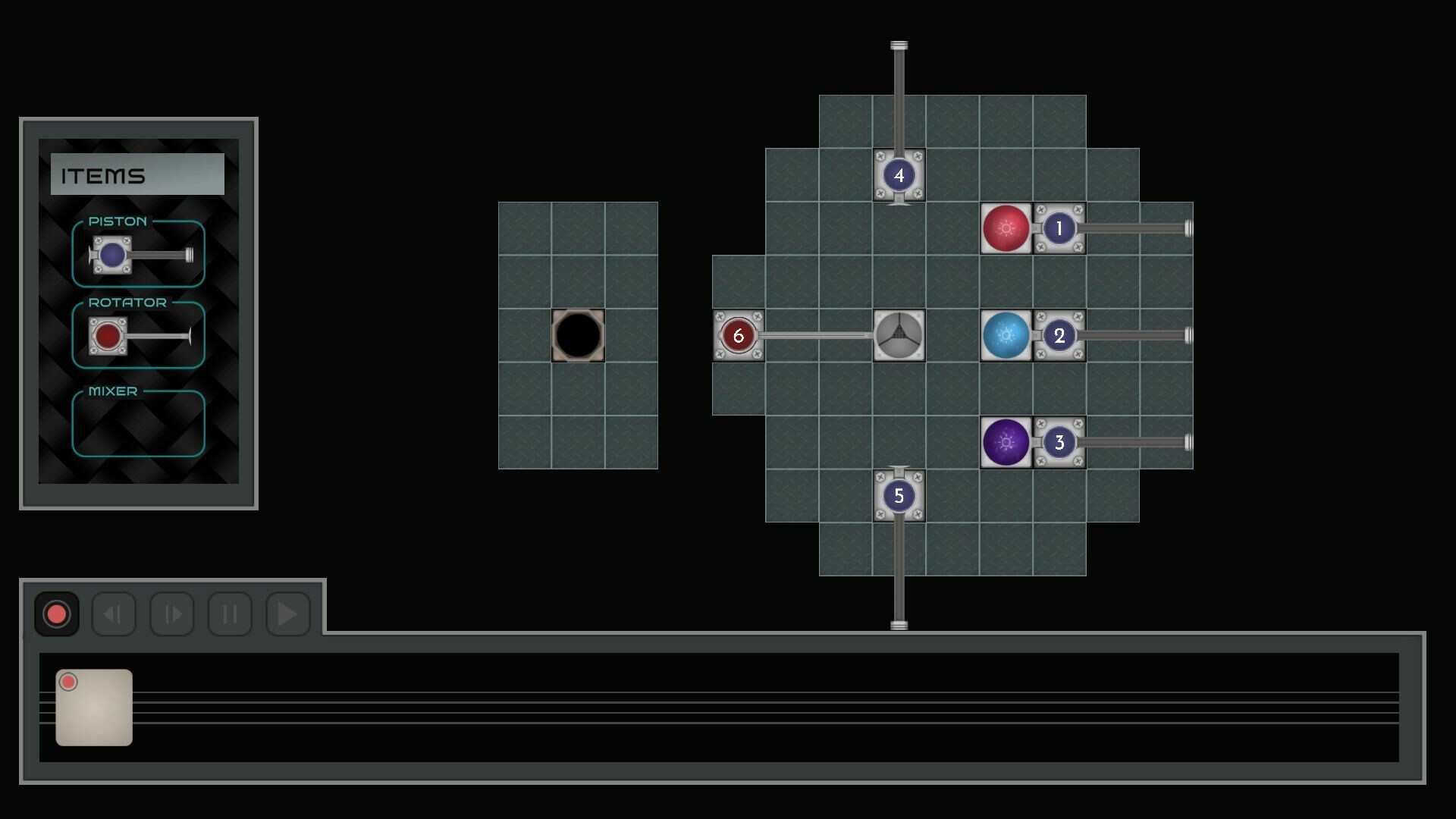Select piston number 4 at the top

(x=899, y=176)
